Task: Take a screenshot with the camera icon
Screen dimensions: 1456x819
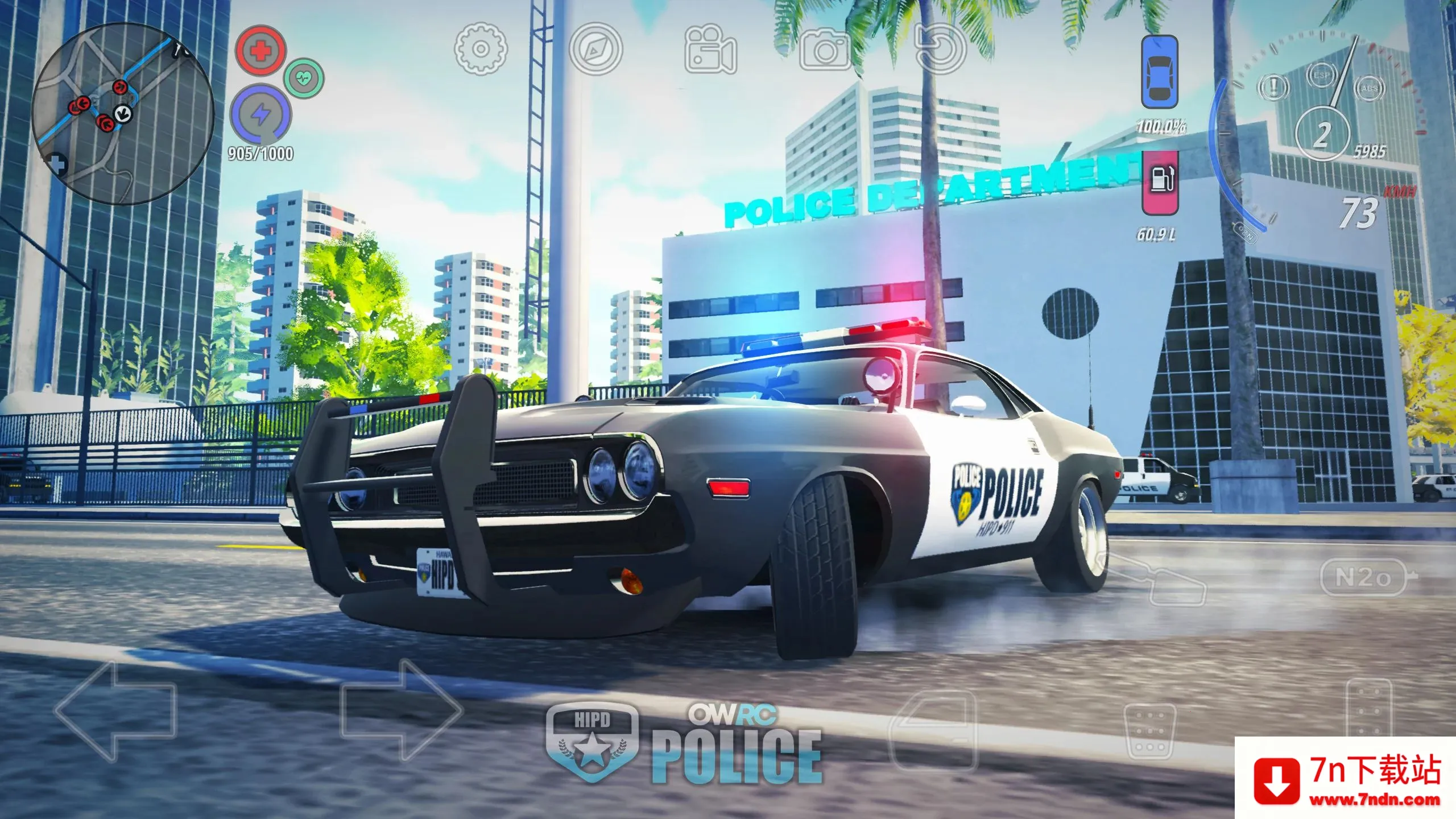Action: click(x=826, y=50)
